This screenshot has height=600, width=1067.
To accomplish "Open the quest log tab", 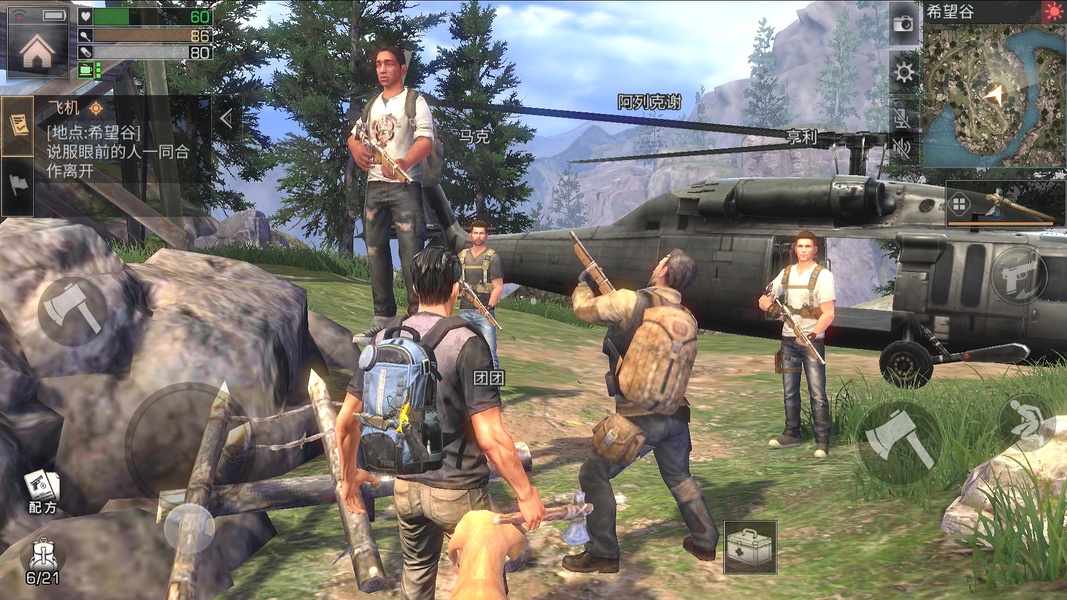I will [17, 125].
